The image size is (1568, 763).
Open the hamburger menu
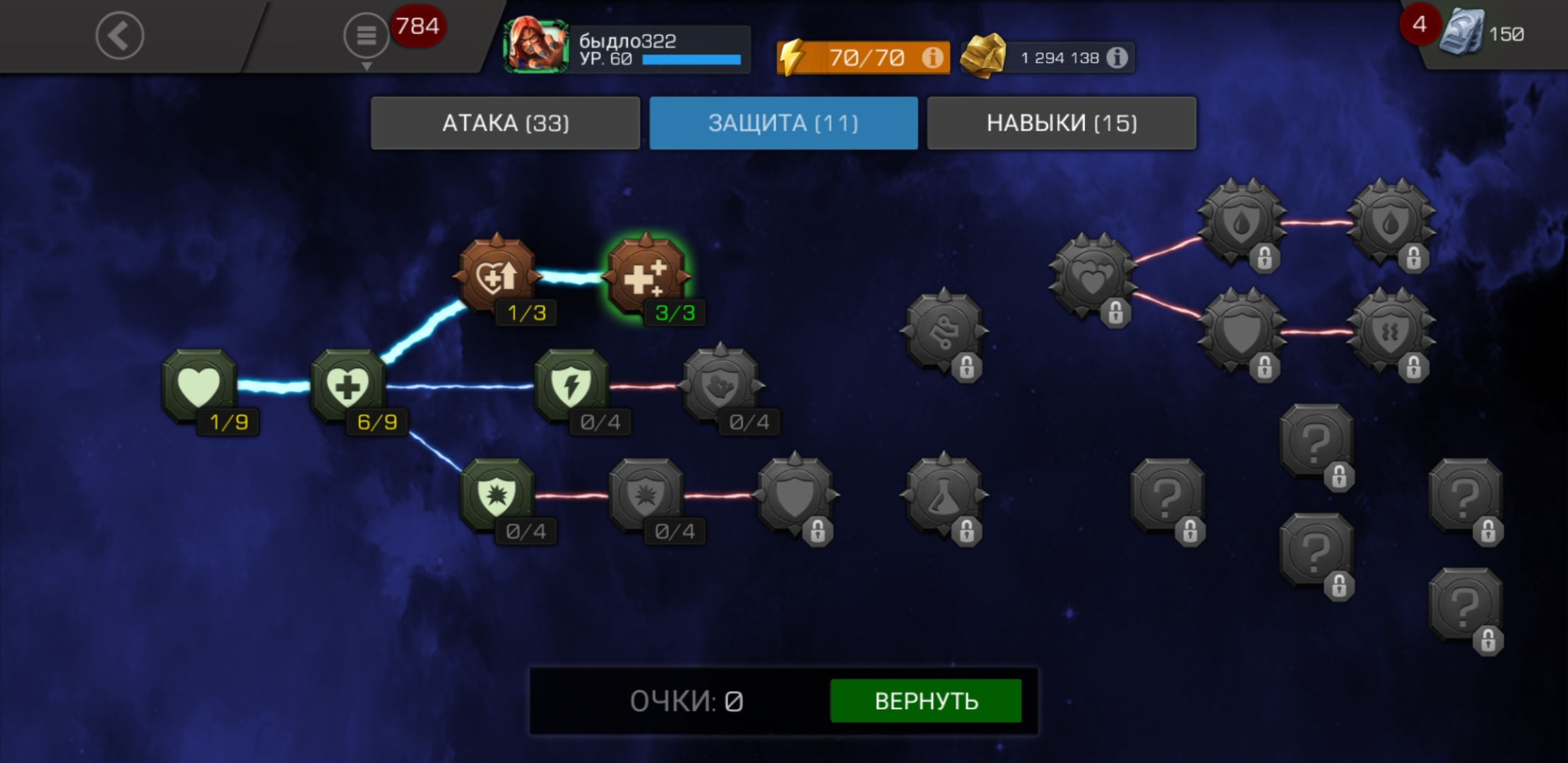pos(366,35)
